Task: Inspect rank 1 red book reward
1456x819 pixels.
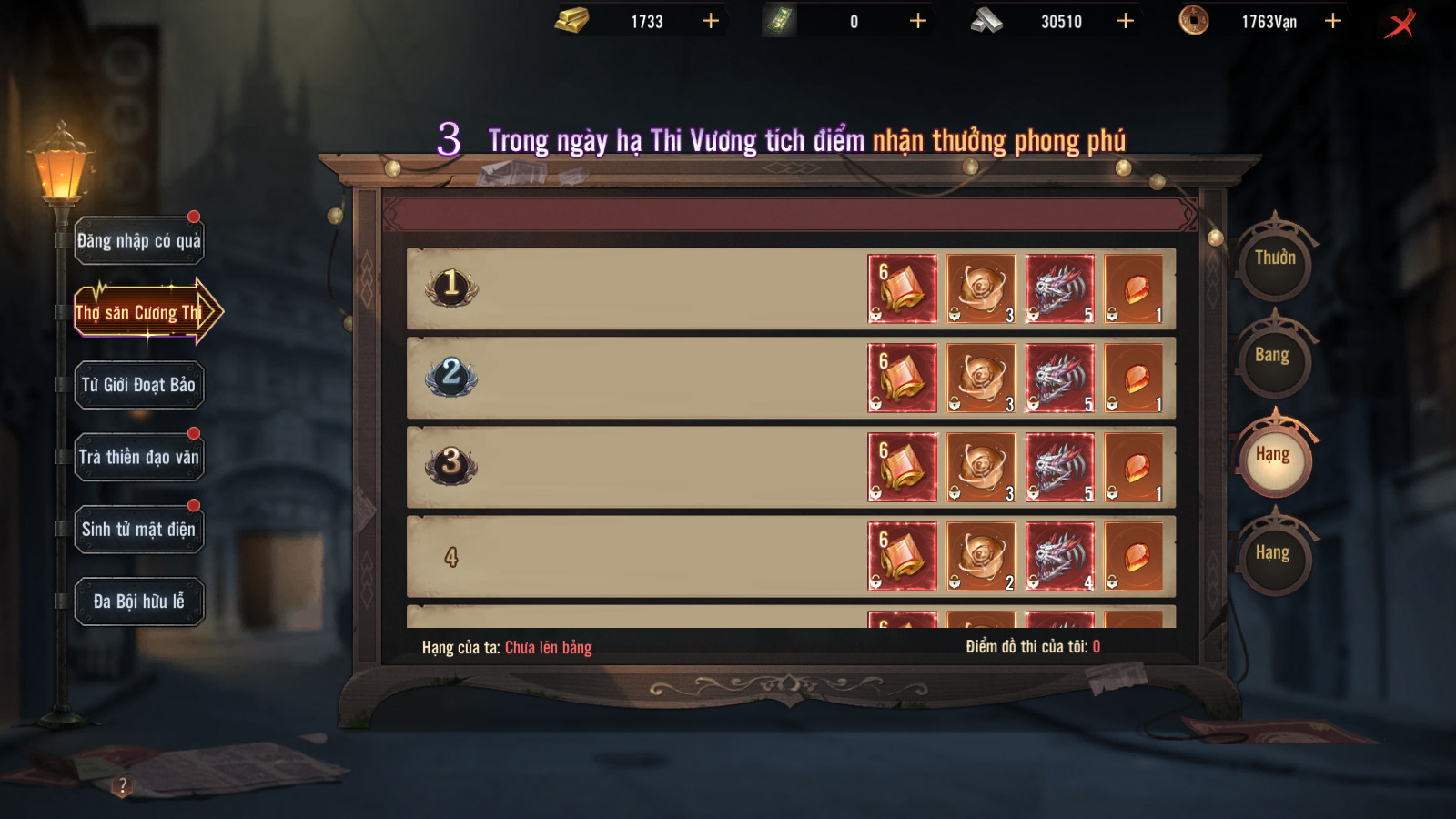Action: coord(902,289)
